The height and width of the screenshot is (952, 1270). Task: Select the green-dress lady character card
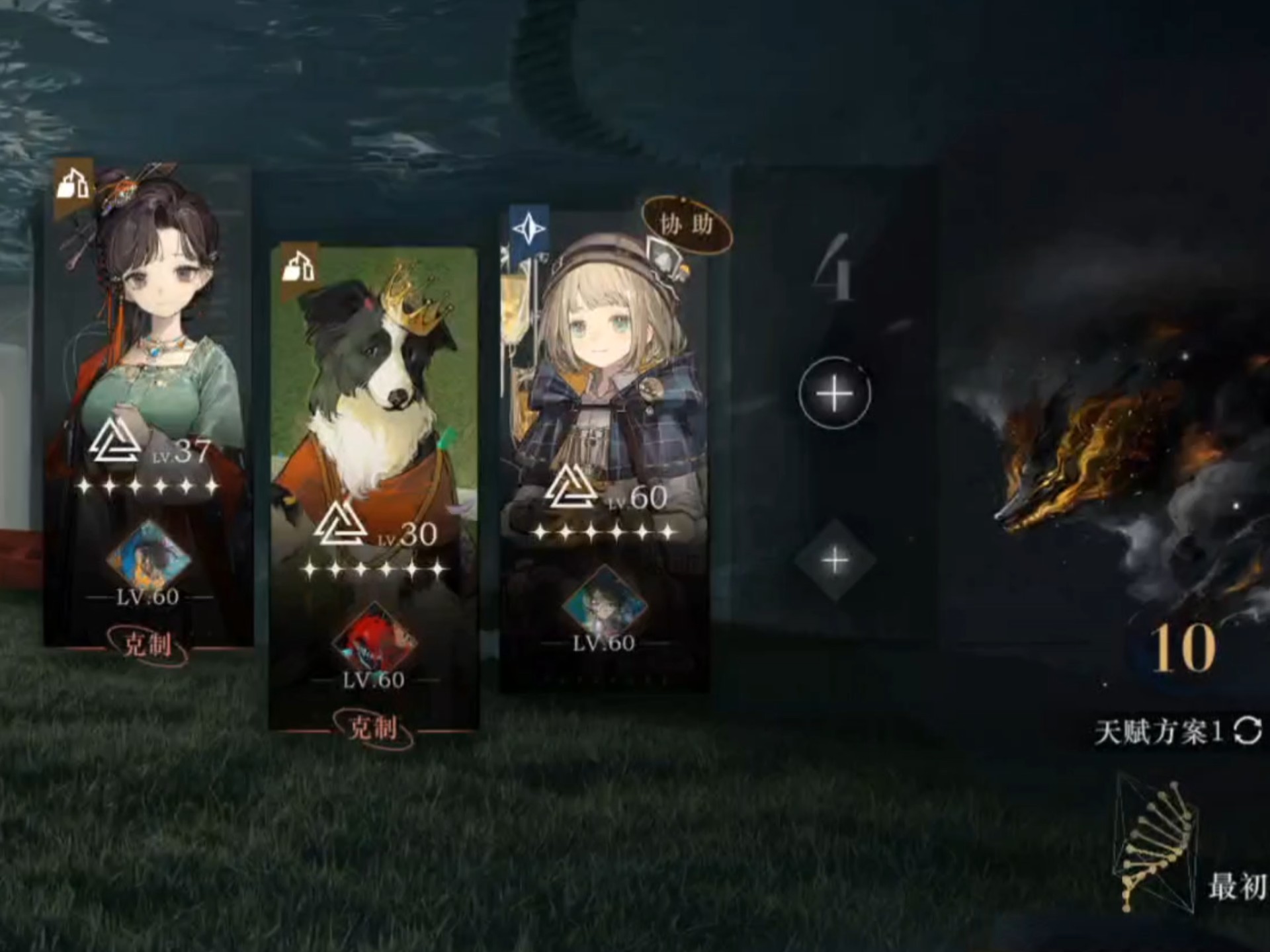click(149, 331)
